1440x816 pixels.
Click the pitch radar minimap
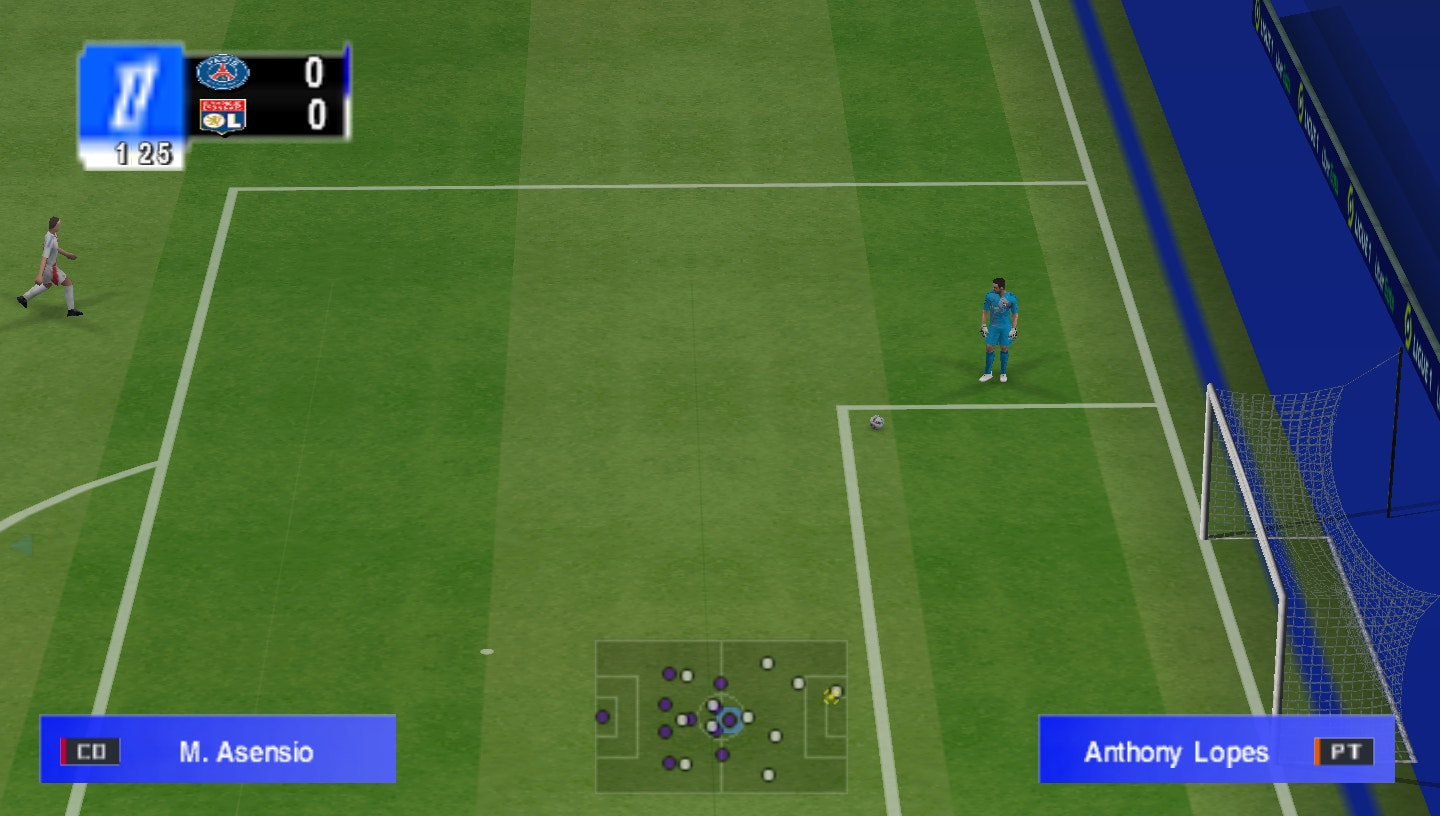click(x=721, y=716)
